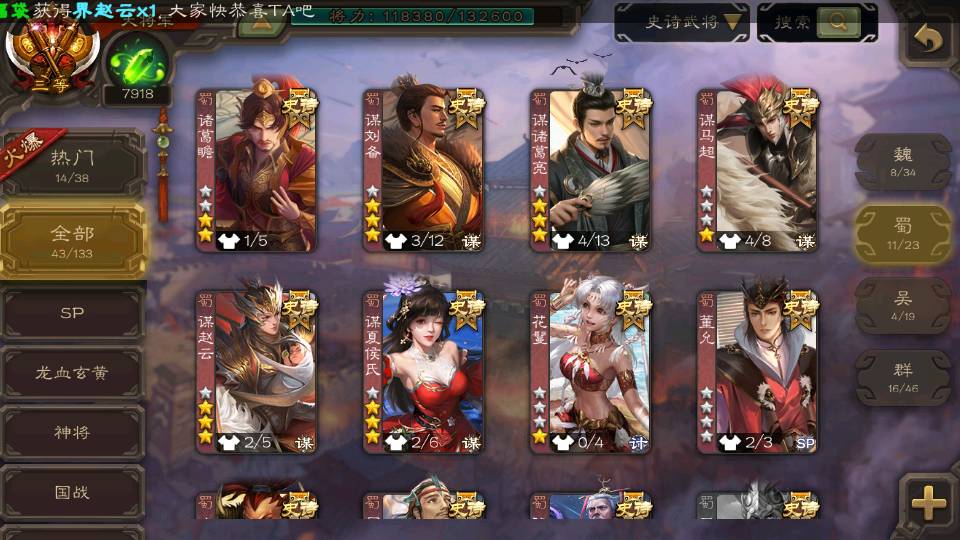The width and height of the screenshot is (960, 540).
Task: Open the 龙血玄黄 category tab
Action: (x=73, y=373)
